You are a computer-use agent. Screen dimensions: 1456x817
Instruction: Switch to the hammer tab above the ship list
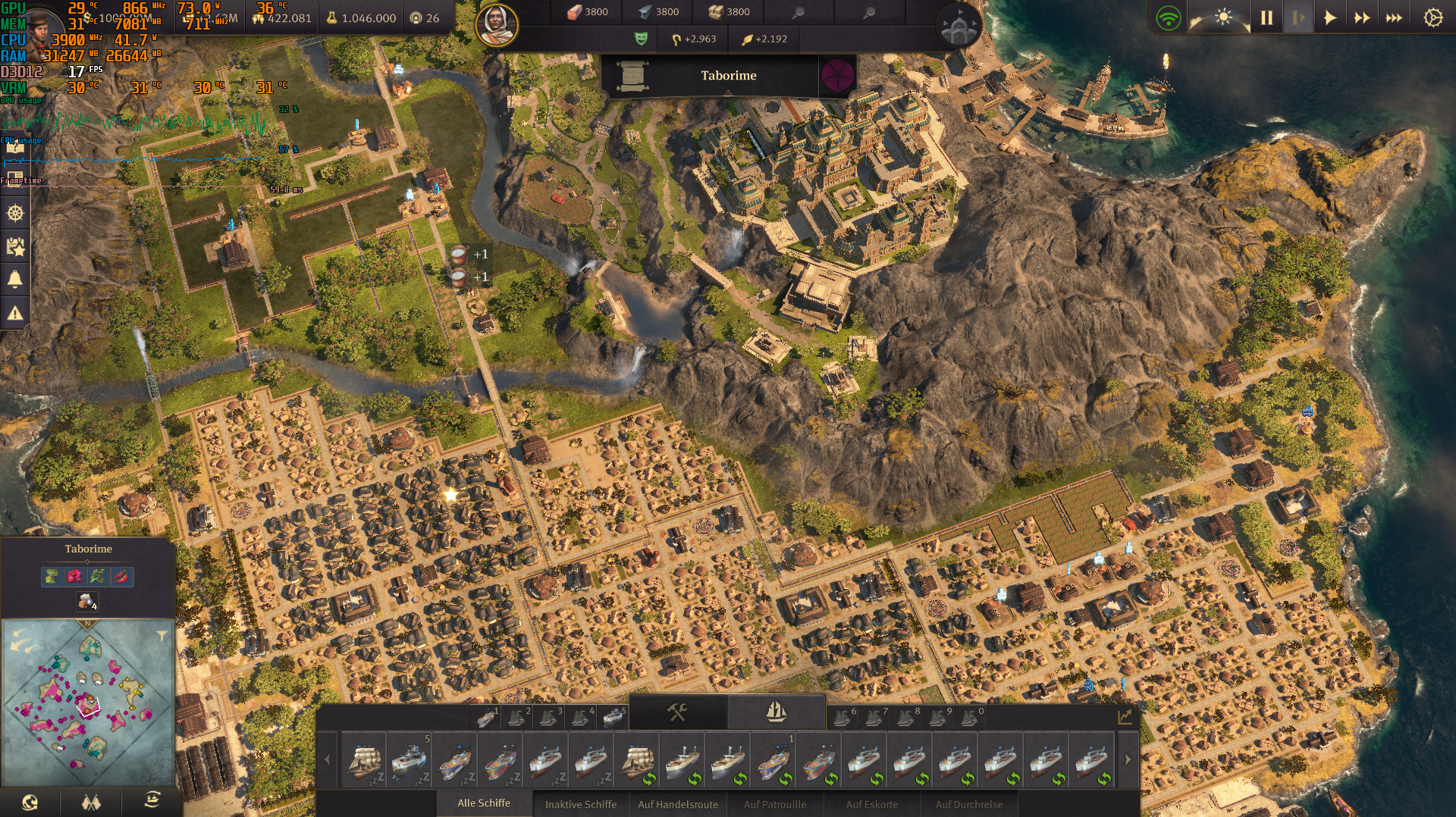tap(679, 710)
